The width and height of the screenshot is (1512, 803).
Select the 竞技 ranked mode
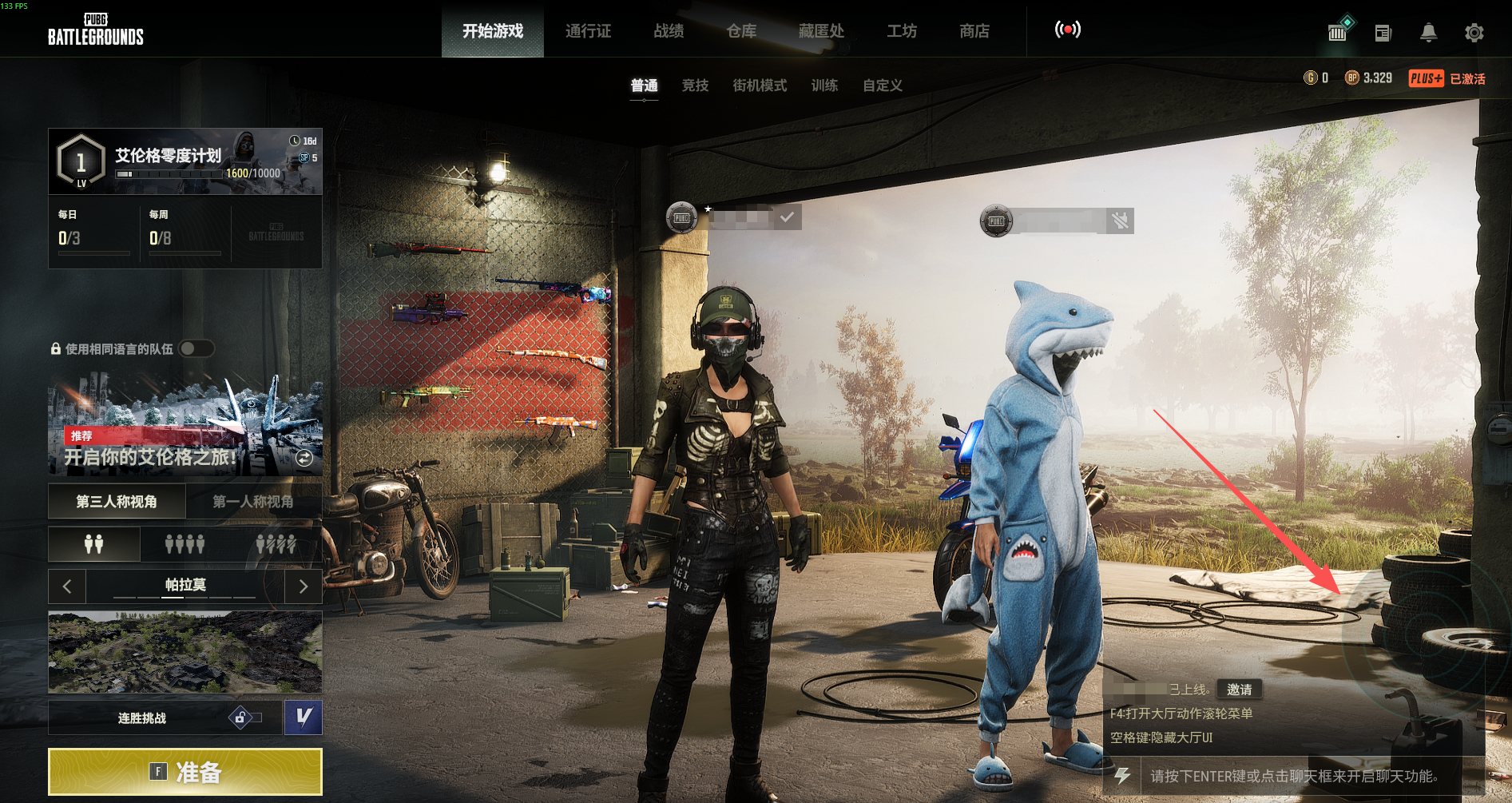[x=695, y=85]
